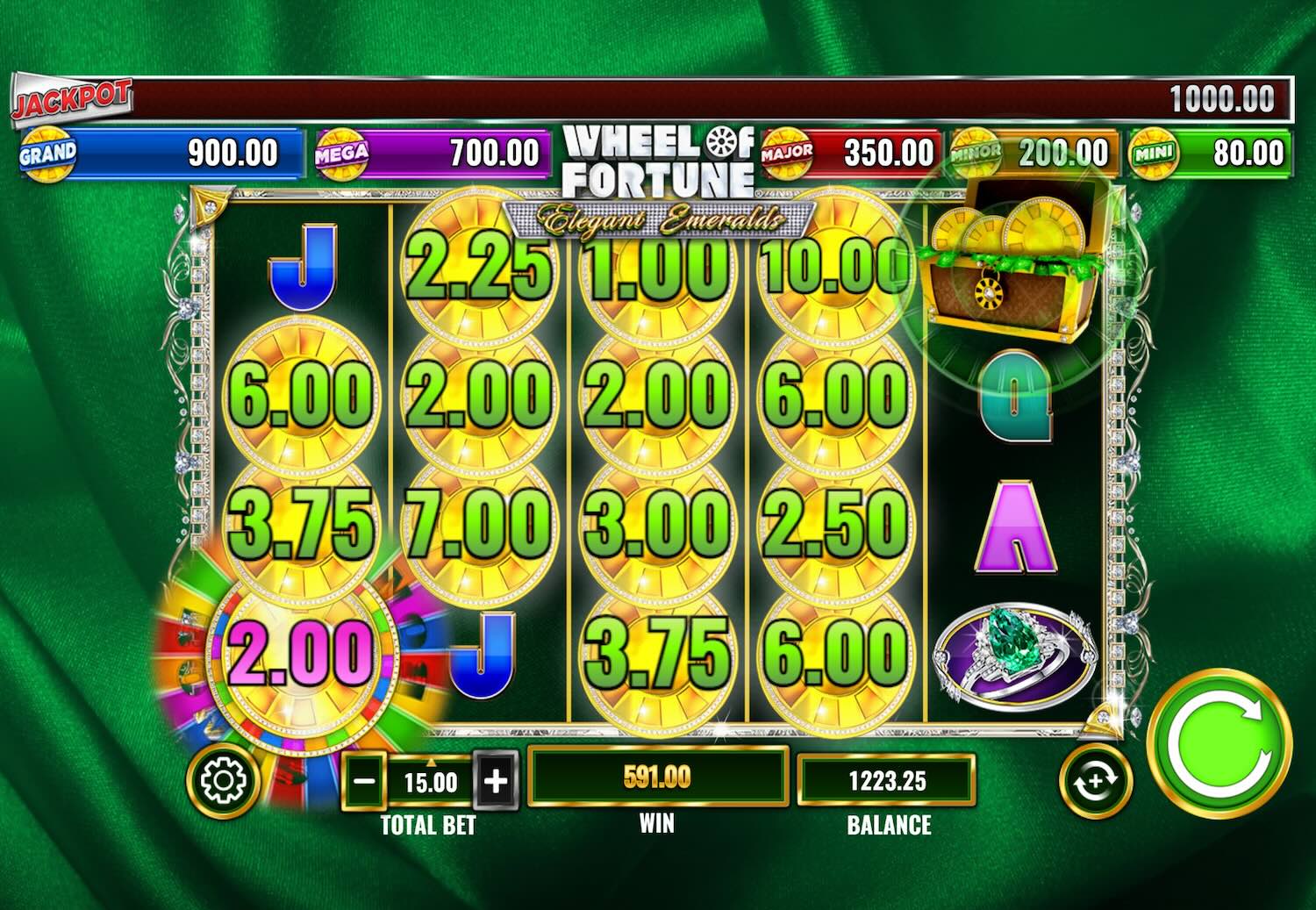Click the Balance field showing 1223.25
This screenshot has width=1316, height=910.
(889, 781)
